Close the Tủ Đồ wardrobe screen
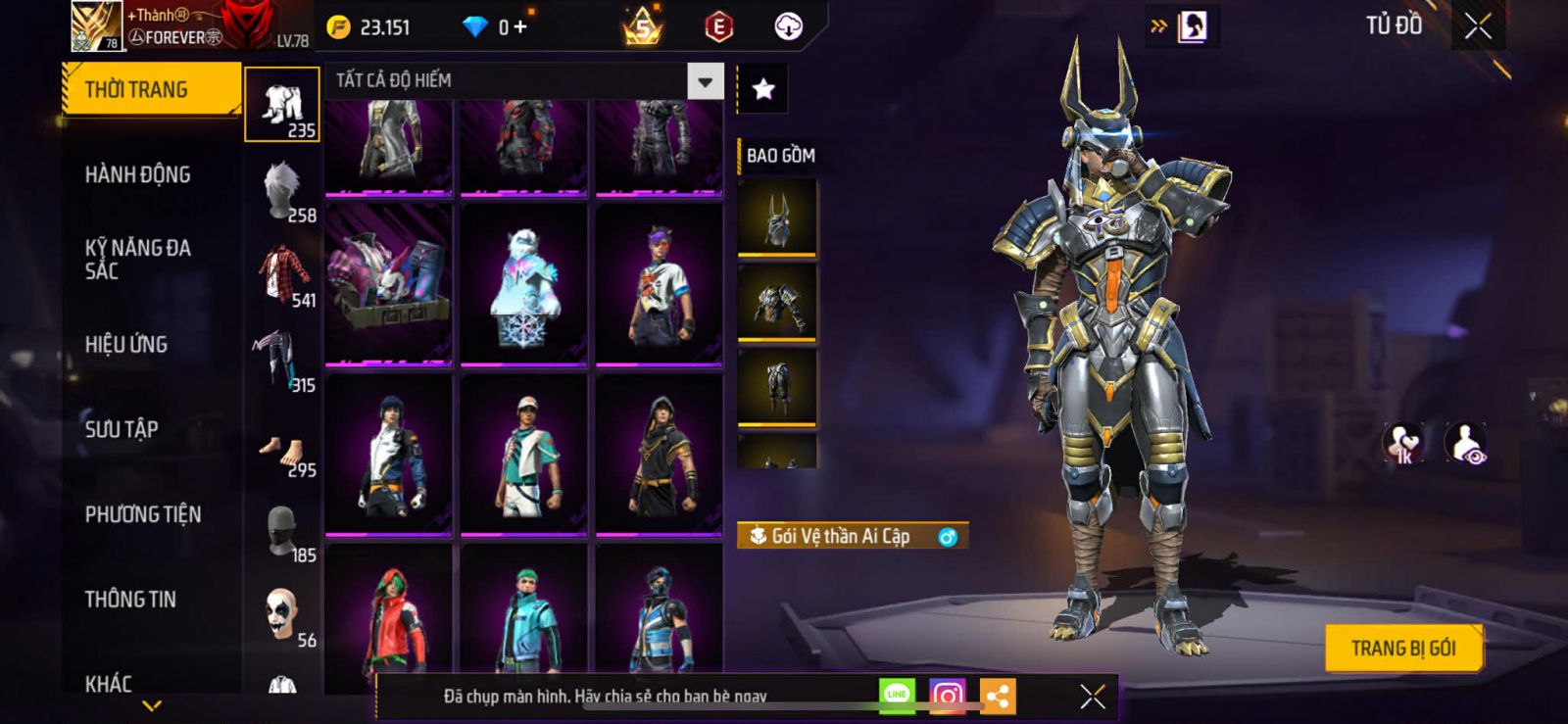 tap(1478, 26)
